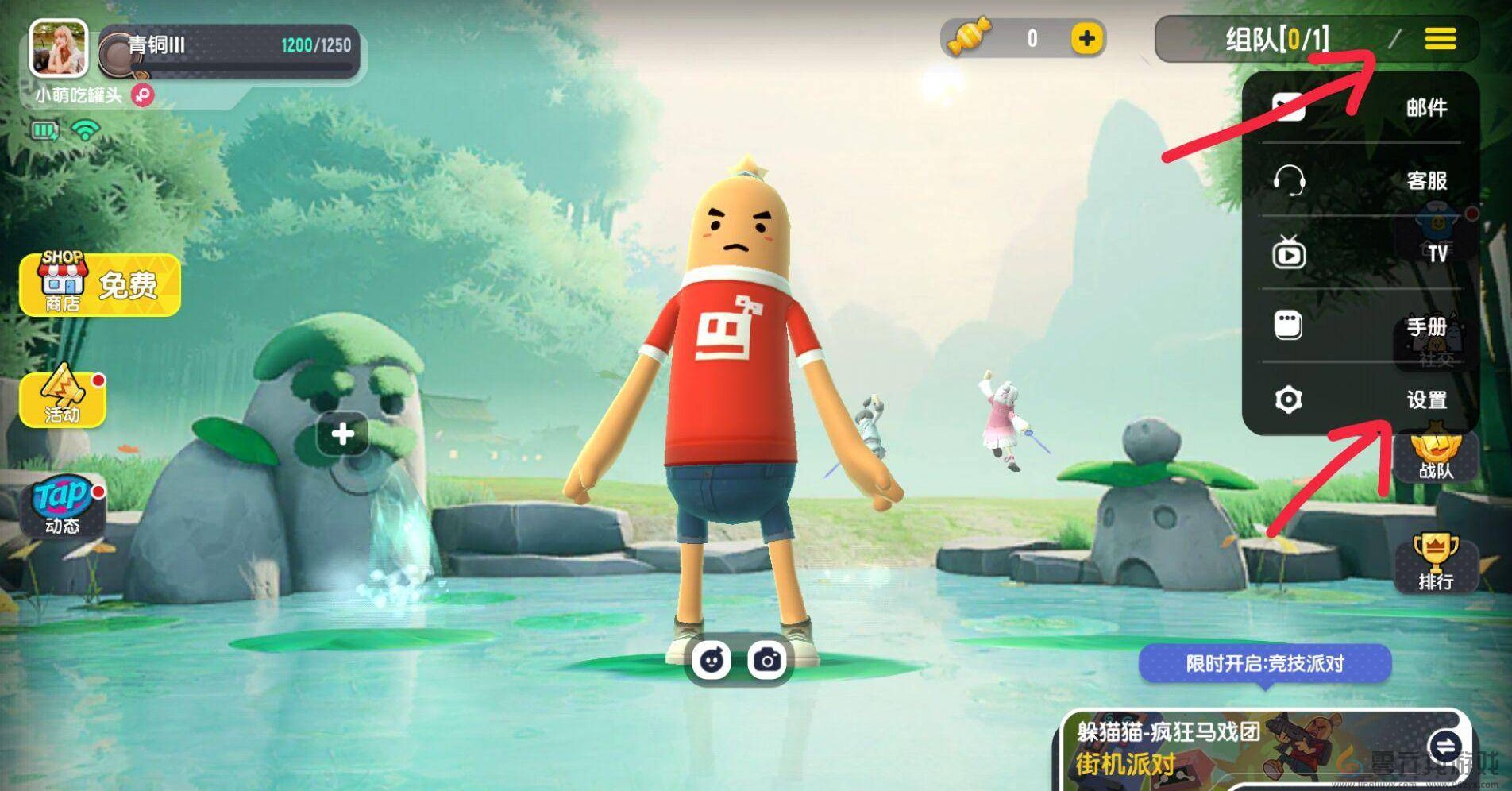Toggle the yellow hamburger menu
Screen dimensions: 1512x791
click(1440, 38)
